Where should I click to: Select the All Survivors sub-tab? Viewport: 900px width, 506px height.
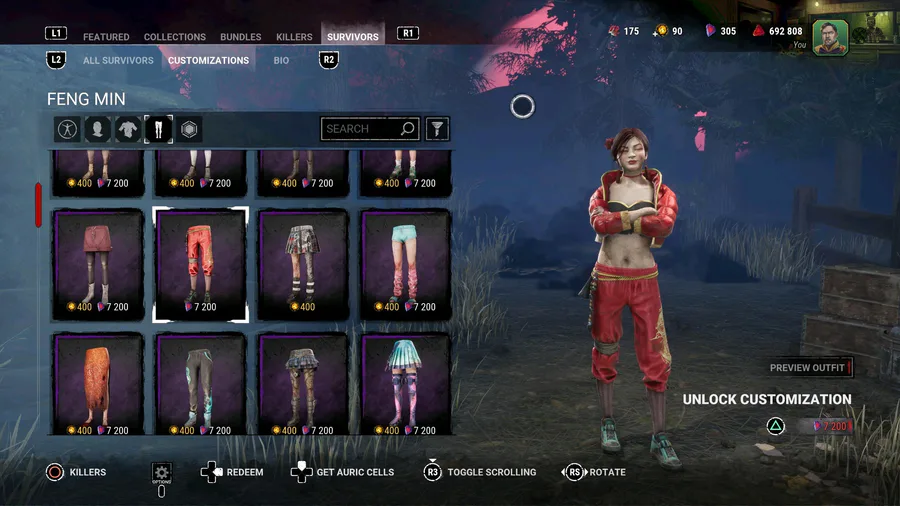point(118,60)
